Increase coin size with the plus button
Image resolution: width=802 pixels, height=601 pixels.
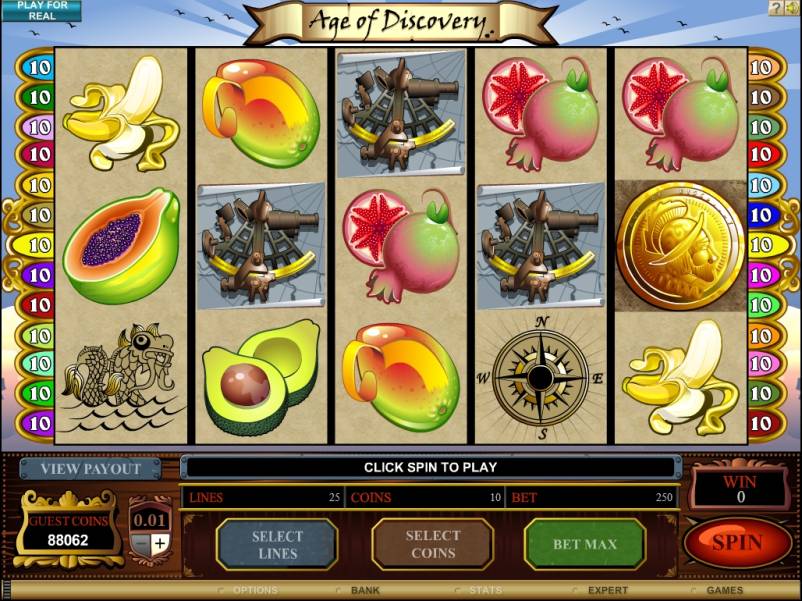[160, 543]
